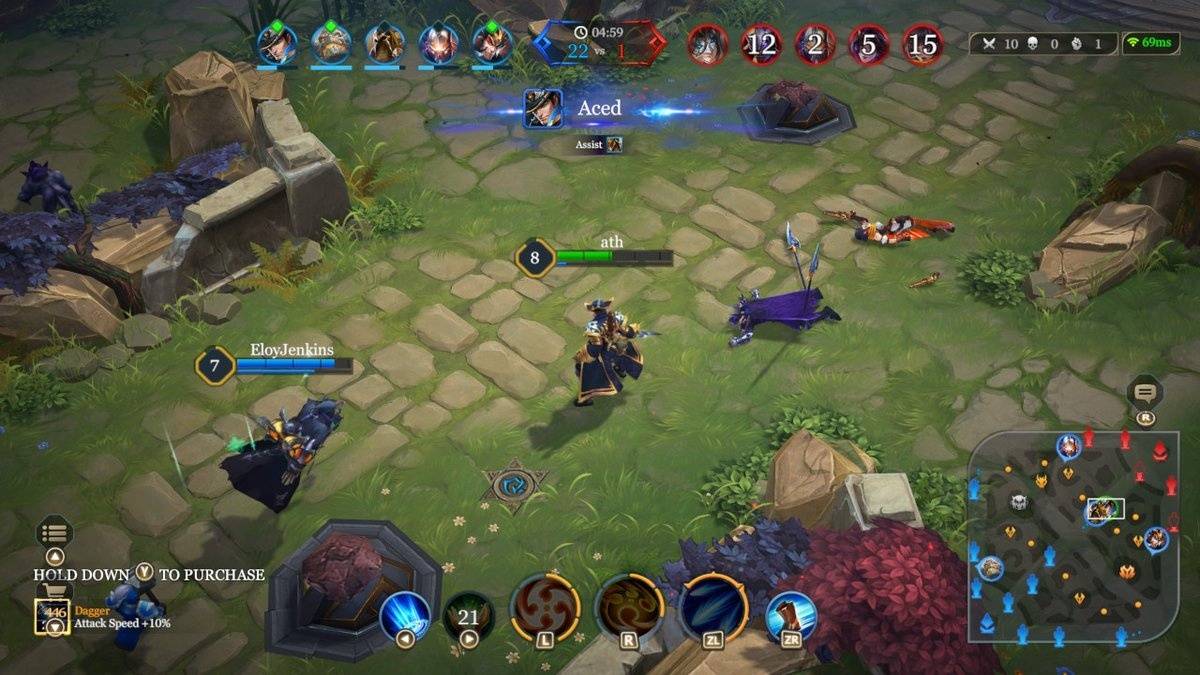The image size is (1200, 675).
Task: Use the green winged item showing 21
Action: [x=468, y=616]
